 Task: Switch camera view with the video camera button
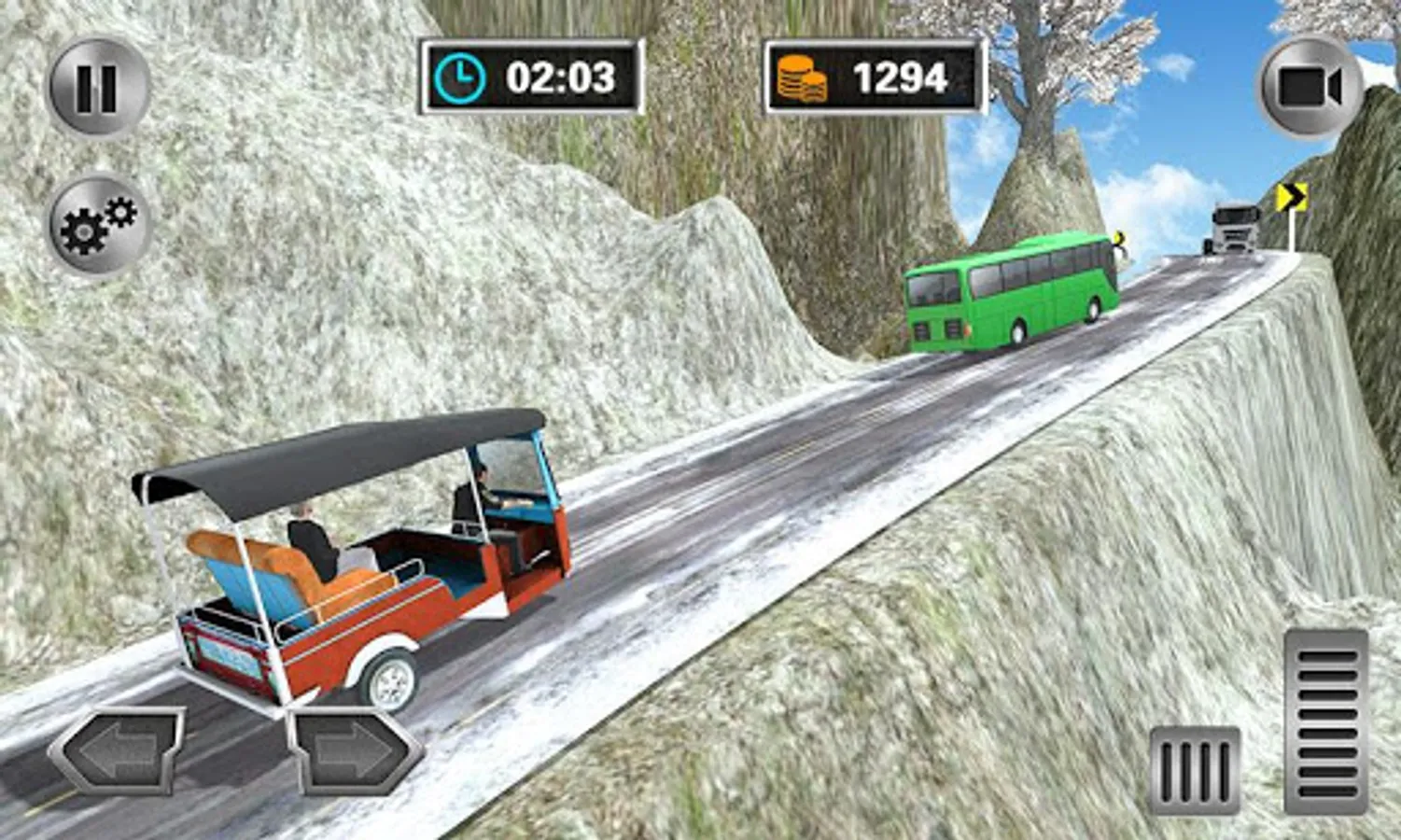1309,88
